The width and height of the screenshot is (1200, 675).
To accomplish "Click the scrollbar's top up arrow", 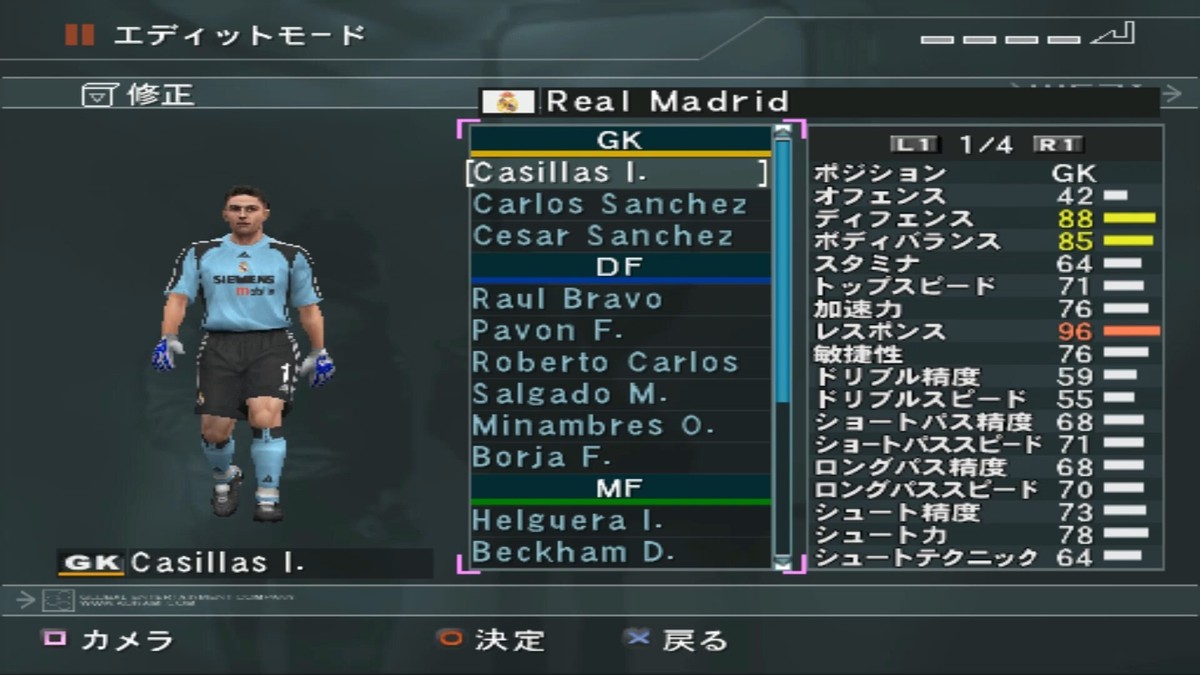I will 783,131.
